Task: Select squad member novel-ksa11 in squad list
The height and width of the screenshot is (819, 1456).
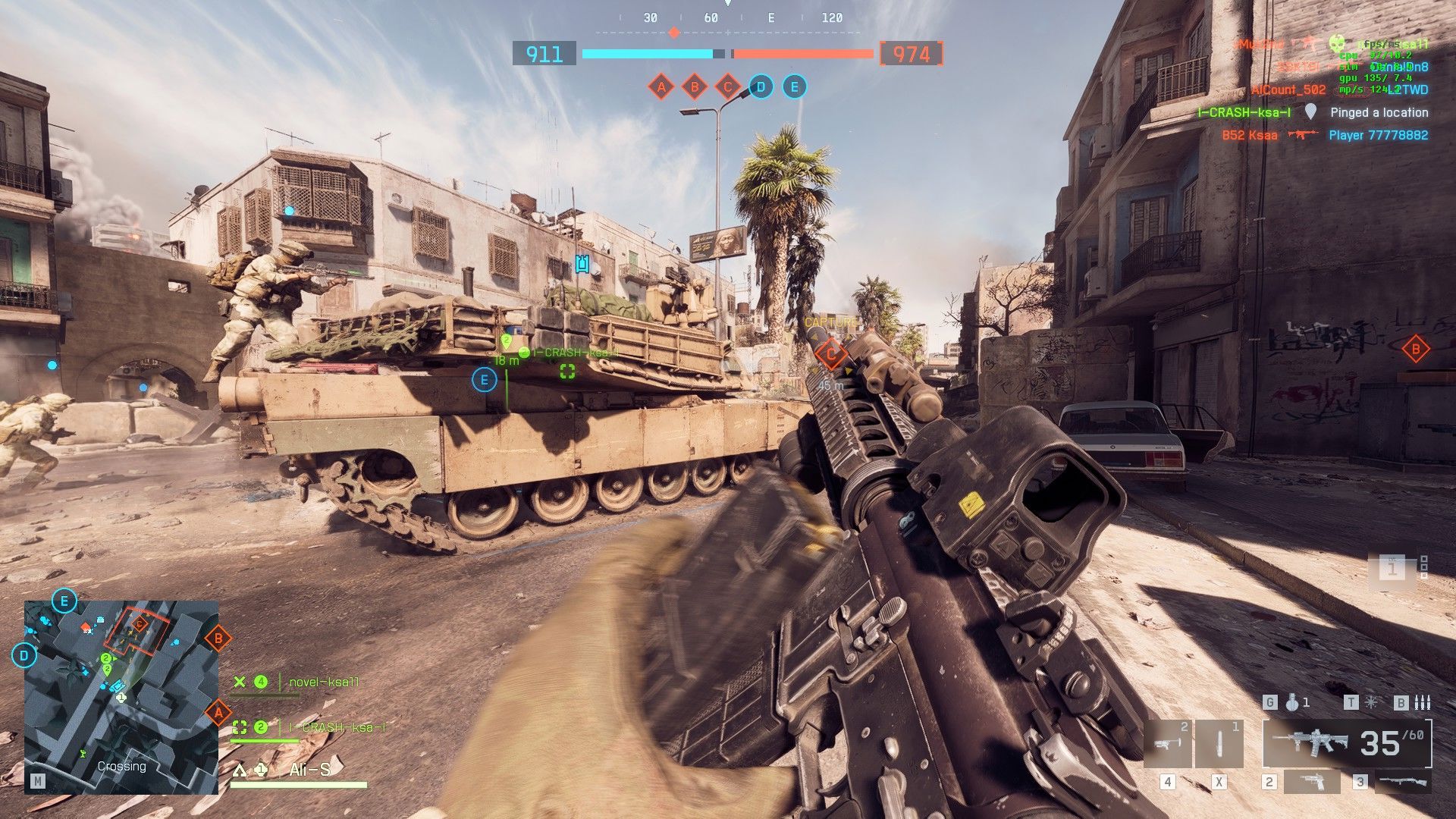Action: pos(324,682)
